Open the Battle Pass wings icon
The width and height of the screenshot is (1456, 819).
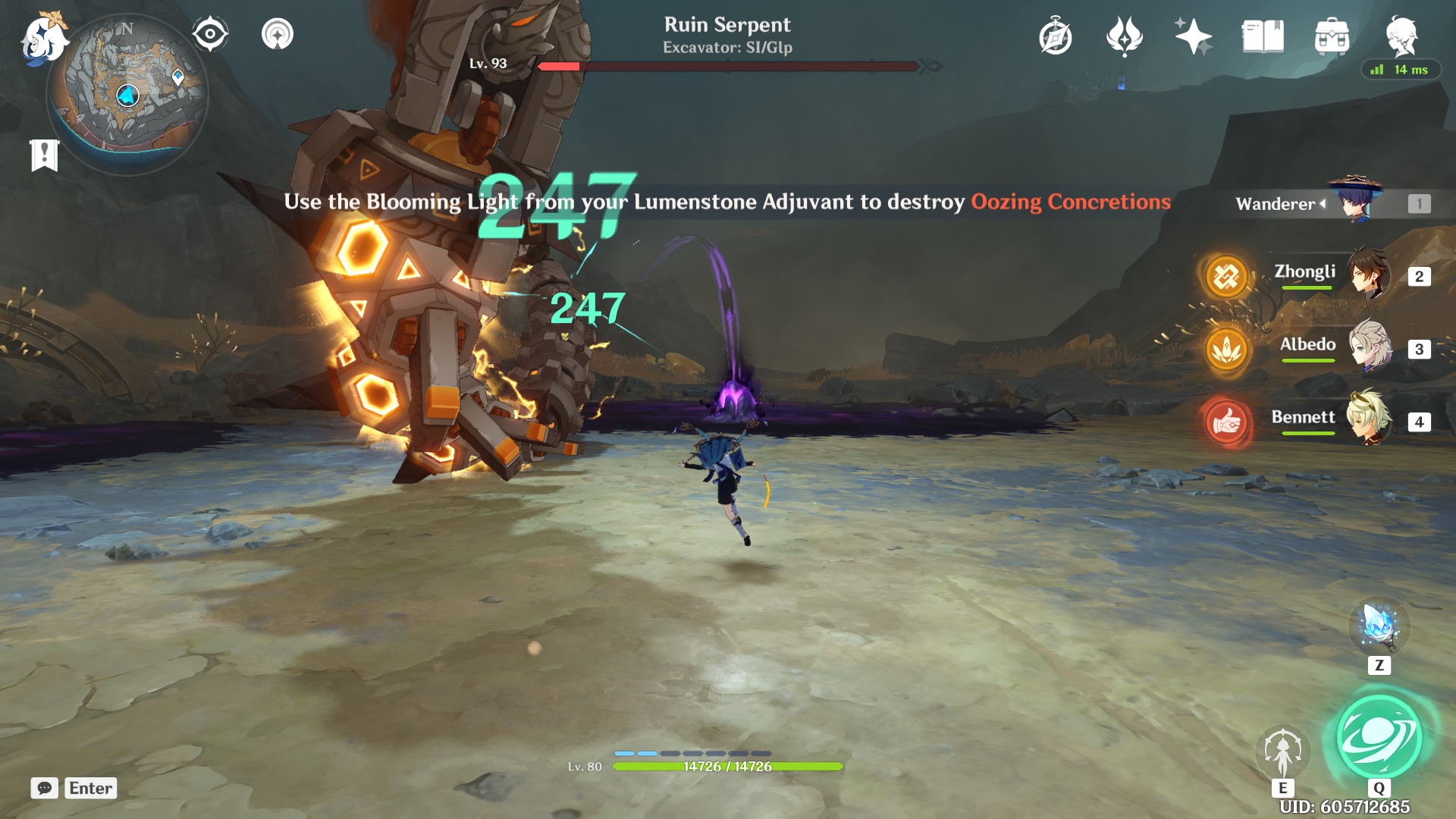[1125, 34]
